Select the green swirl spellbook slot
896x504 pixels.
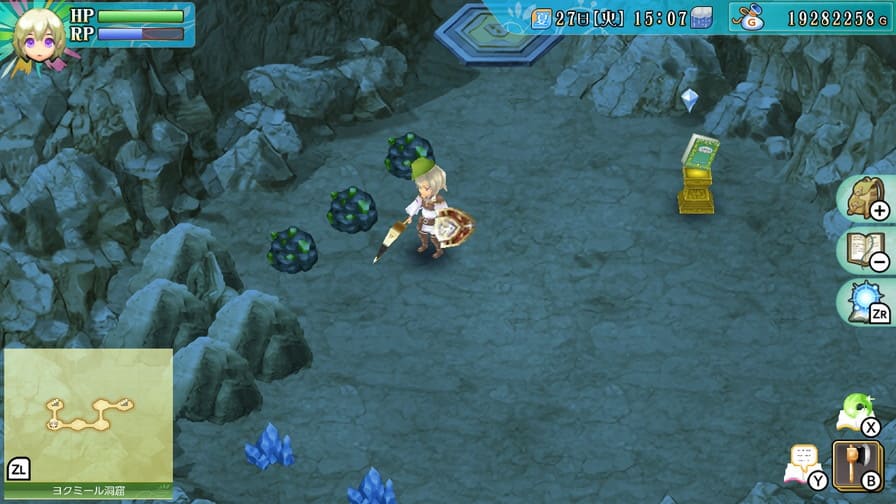(856, 410)
